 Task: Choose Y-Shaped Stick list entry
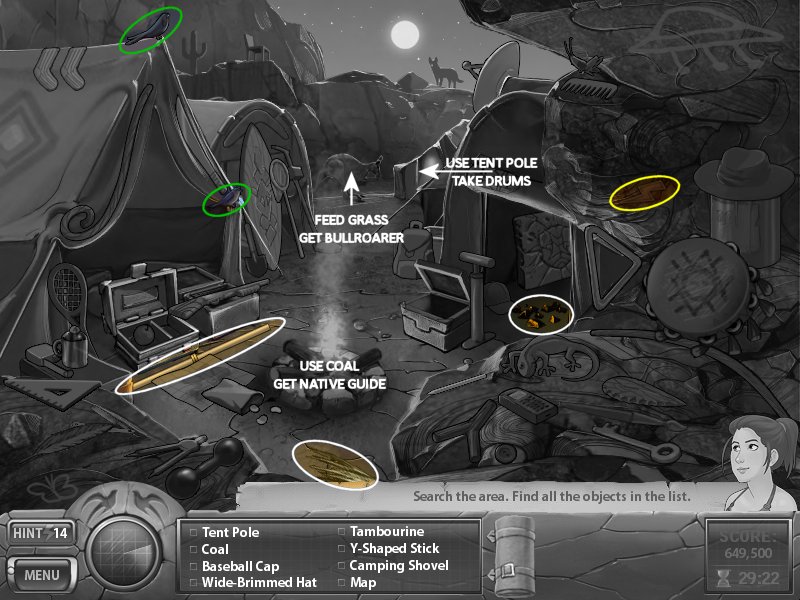(394, 548)
